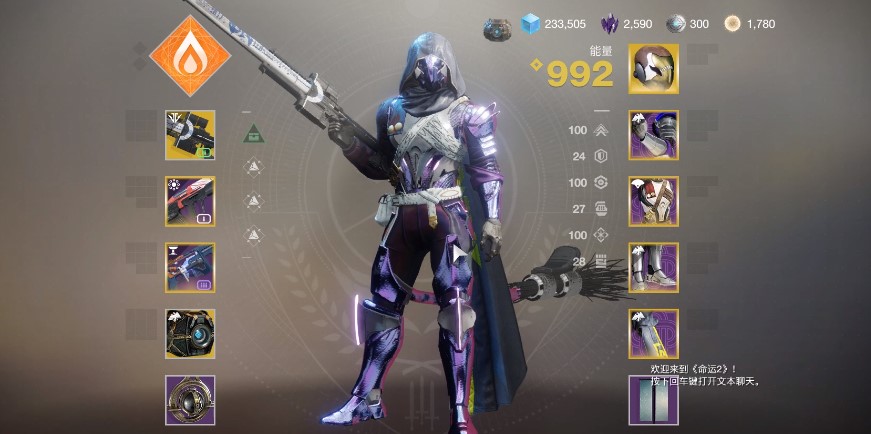
Task: Select the gauntlets armor slot
Action: [653, 135]
